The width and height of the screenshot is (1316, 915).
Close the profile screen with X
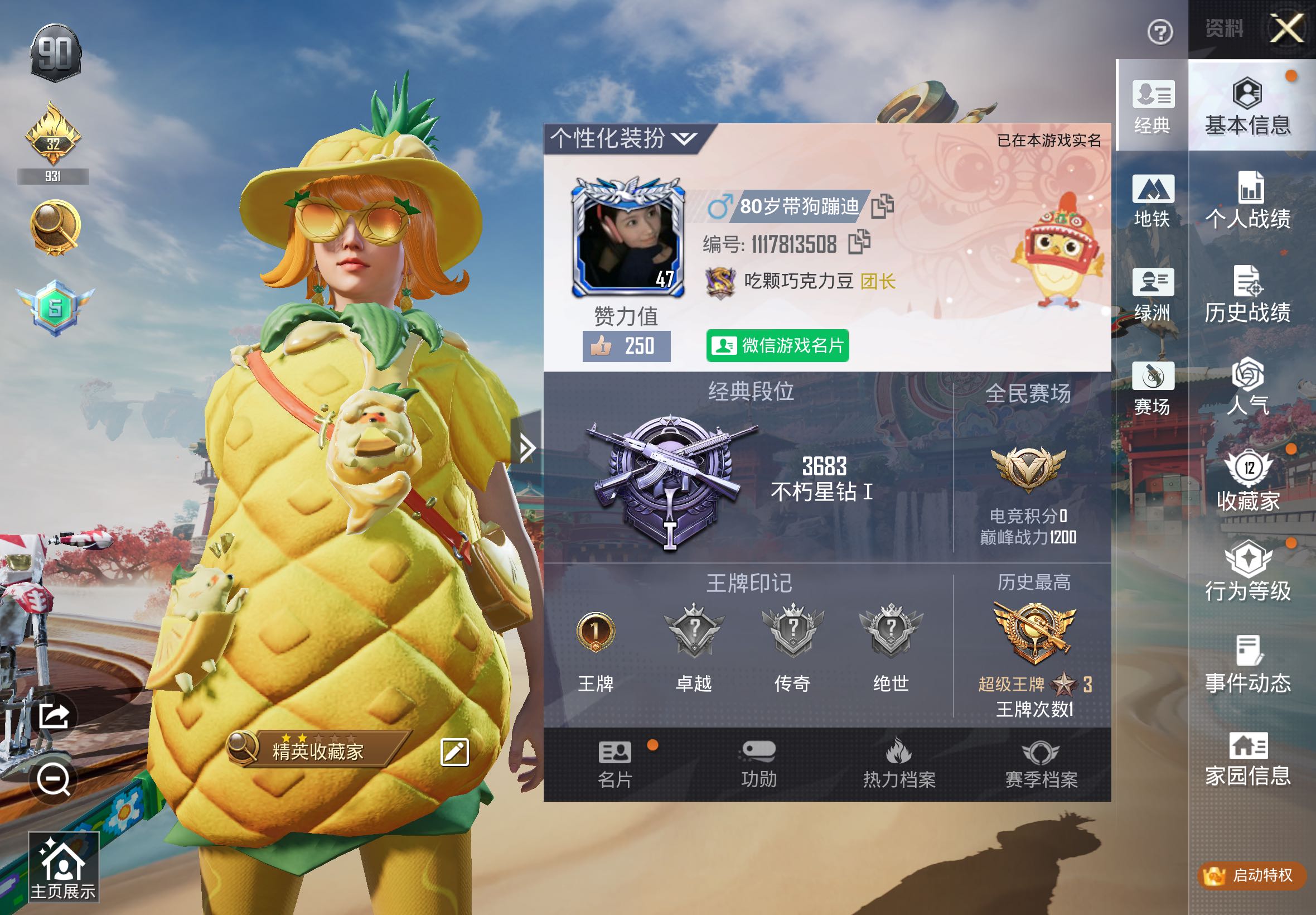tap(1286, 28)
